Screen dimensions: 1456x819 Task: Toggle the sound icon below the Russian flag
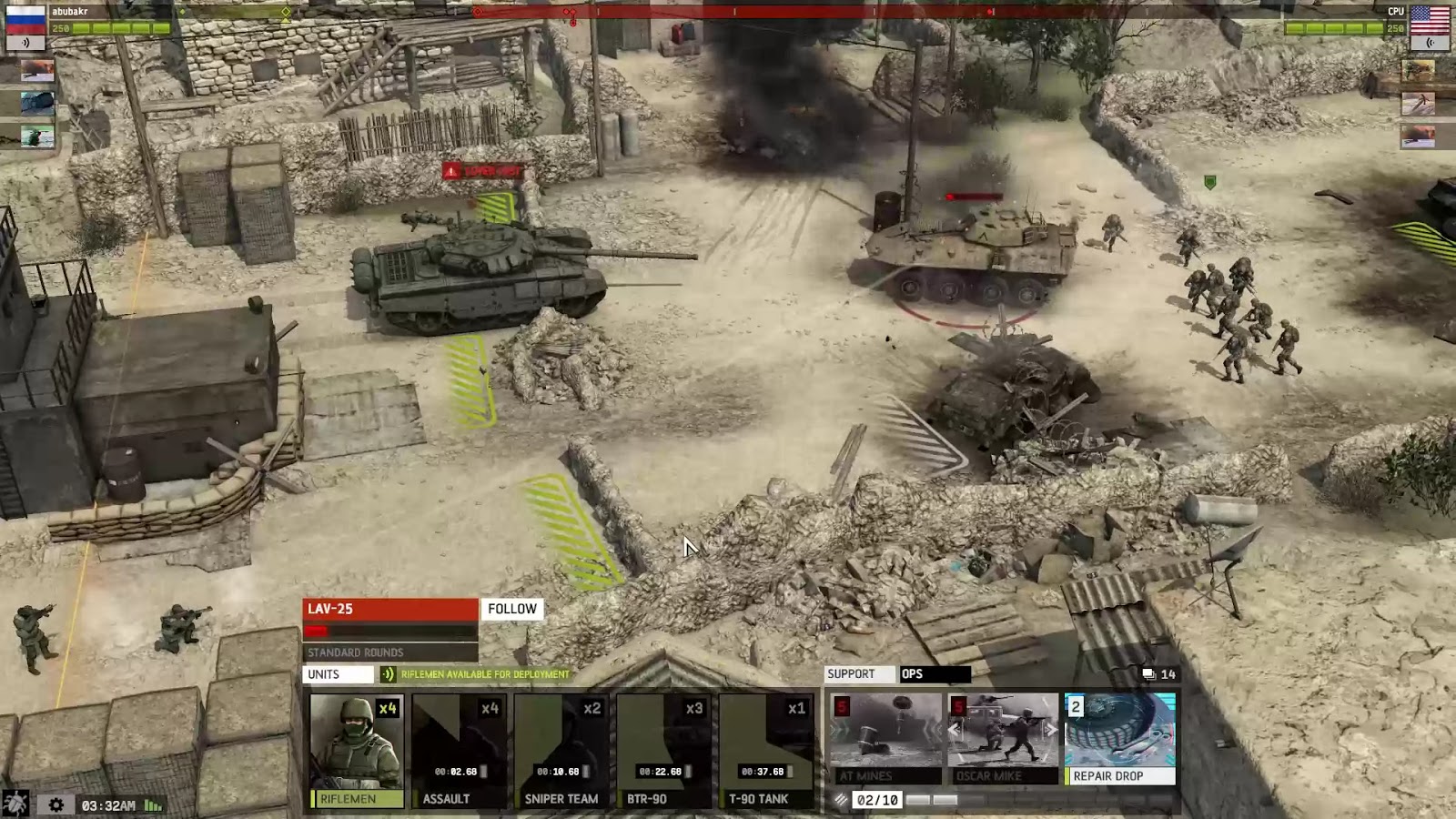[27, 43]
